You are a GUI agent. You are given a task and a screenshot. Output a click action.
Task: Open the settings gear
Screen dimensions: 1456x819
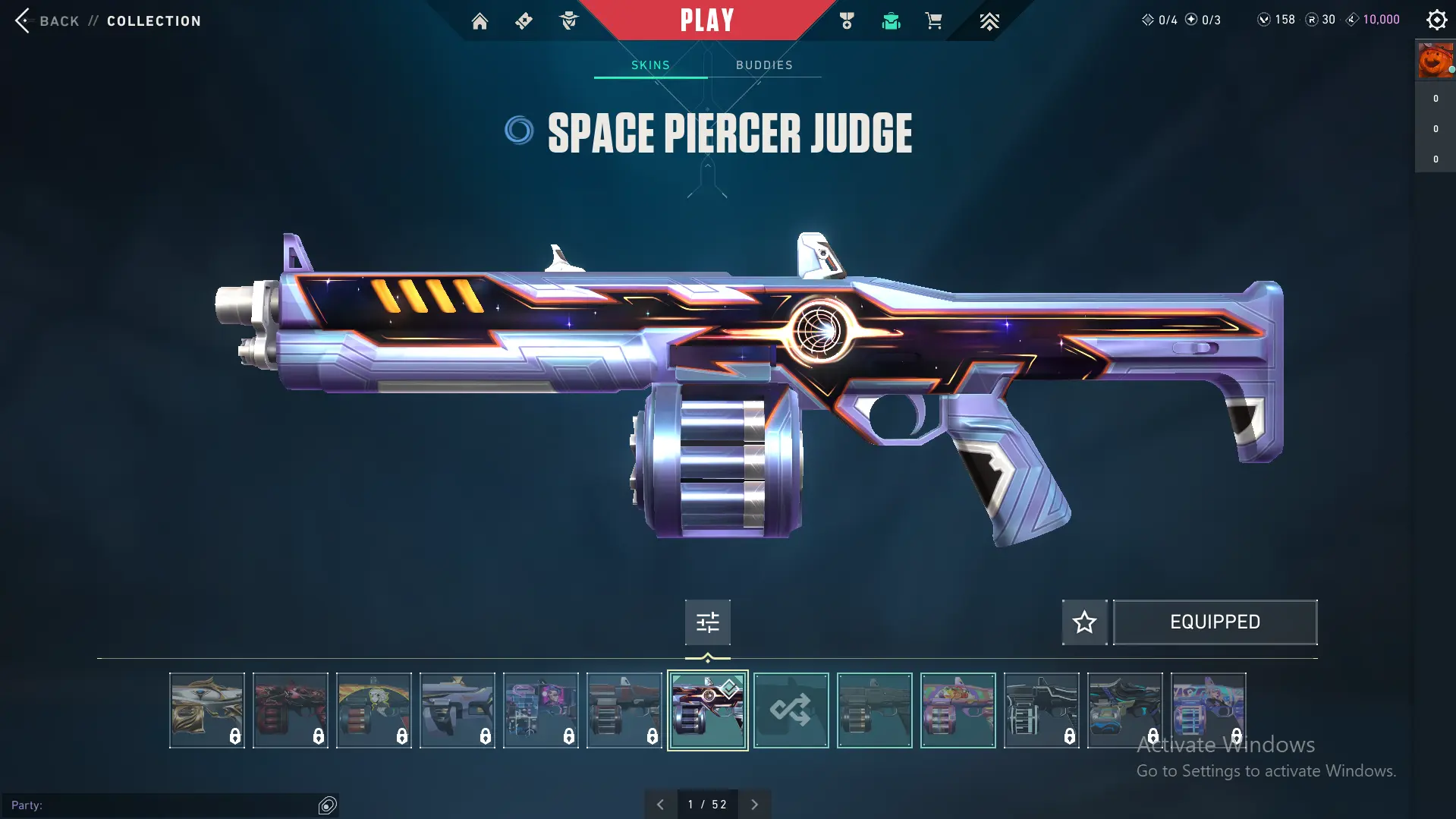point(1436,20)
